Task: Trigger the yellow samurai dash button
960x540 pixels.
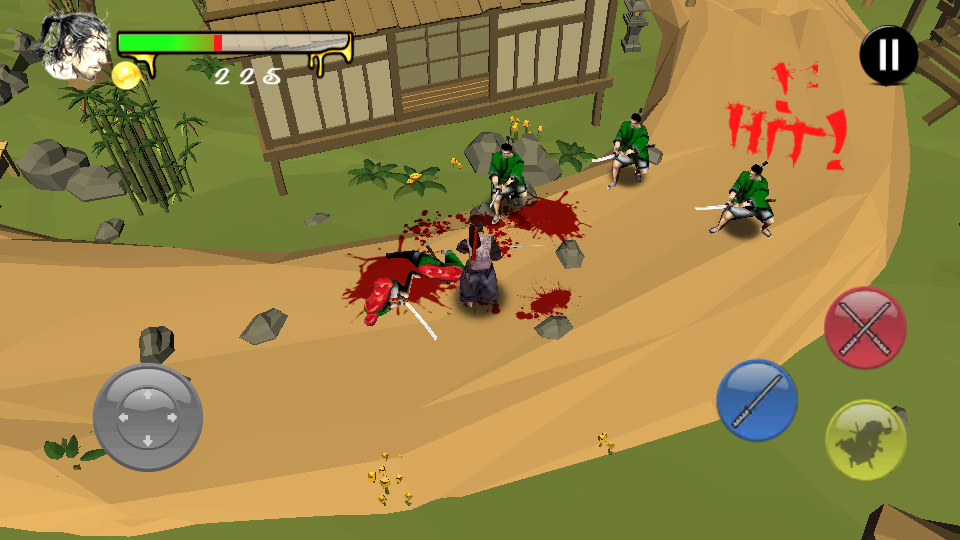Action: (x=866, y=440)
